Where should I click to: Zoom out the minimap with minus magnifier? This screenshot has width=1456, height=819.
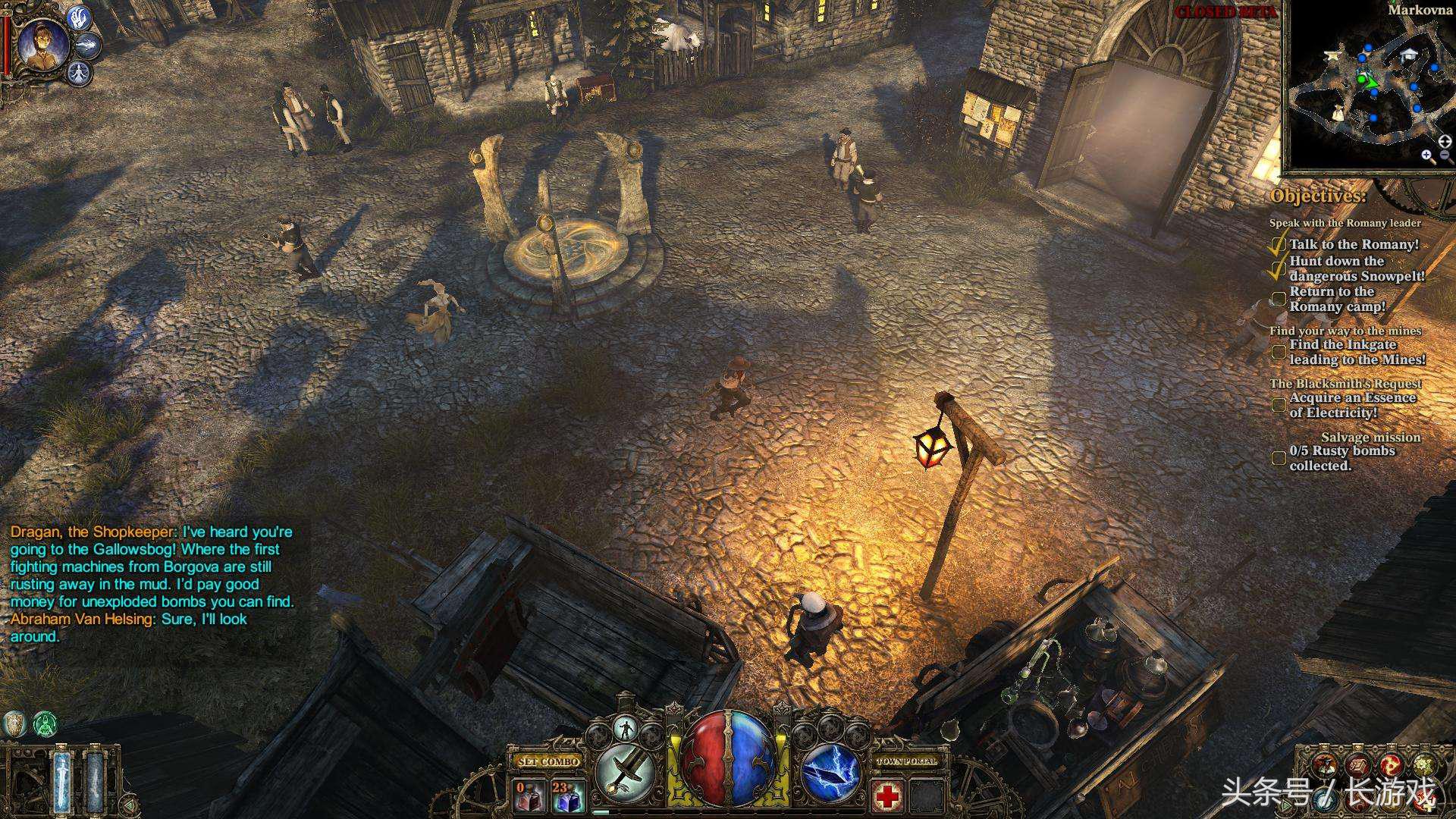tap(1445, 156)
